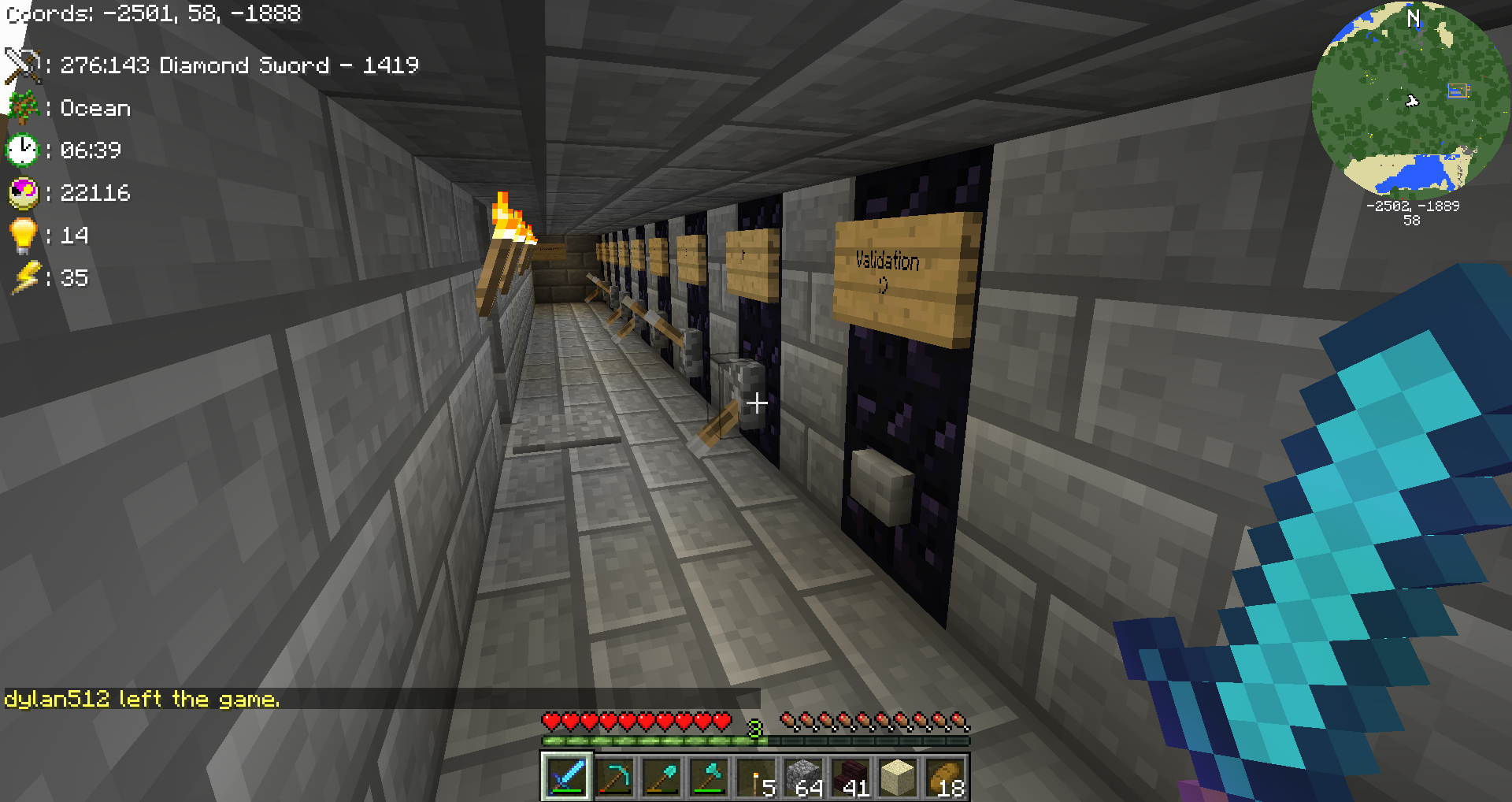Select the cobblestone stack of 64
Image resolution: width=1512 pixels, height=802 pixels.
point(803,777)
